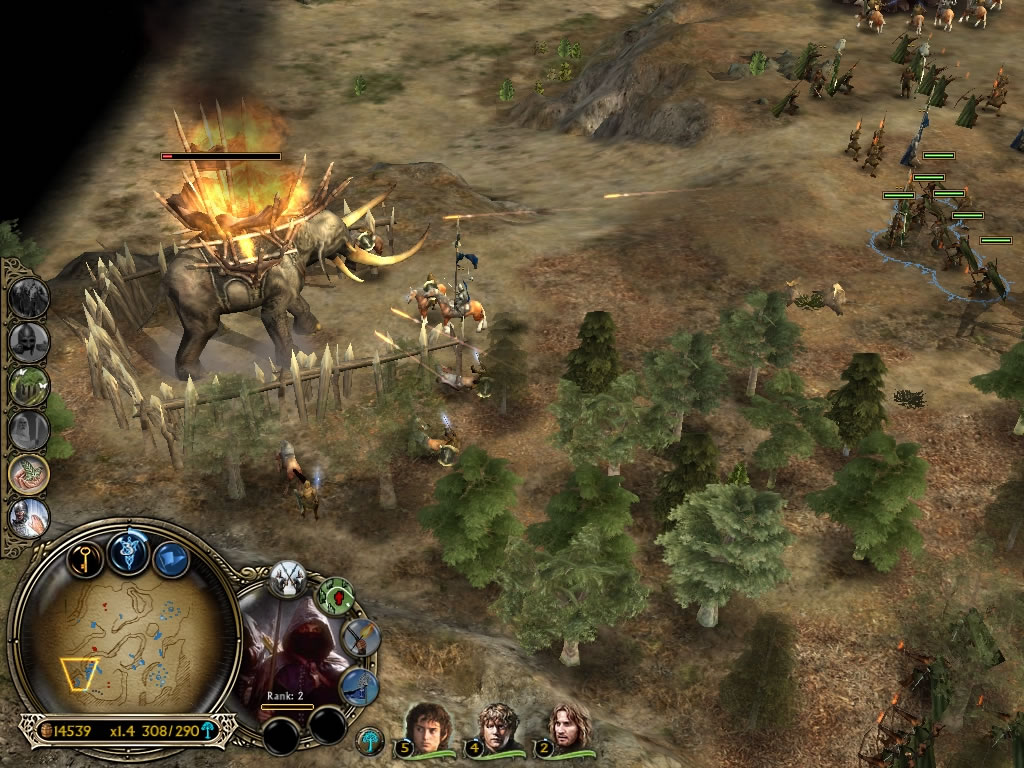
Task: Choose the greyed-out horsemen summon power
Action: click(29, 297)
